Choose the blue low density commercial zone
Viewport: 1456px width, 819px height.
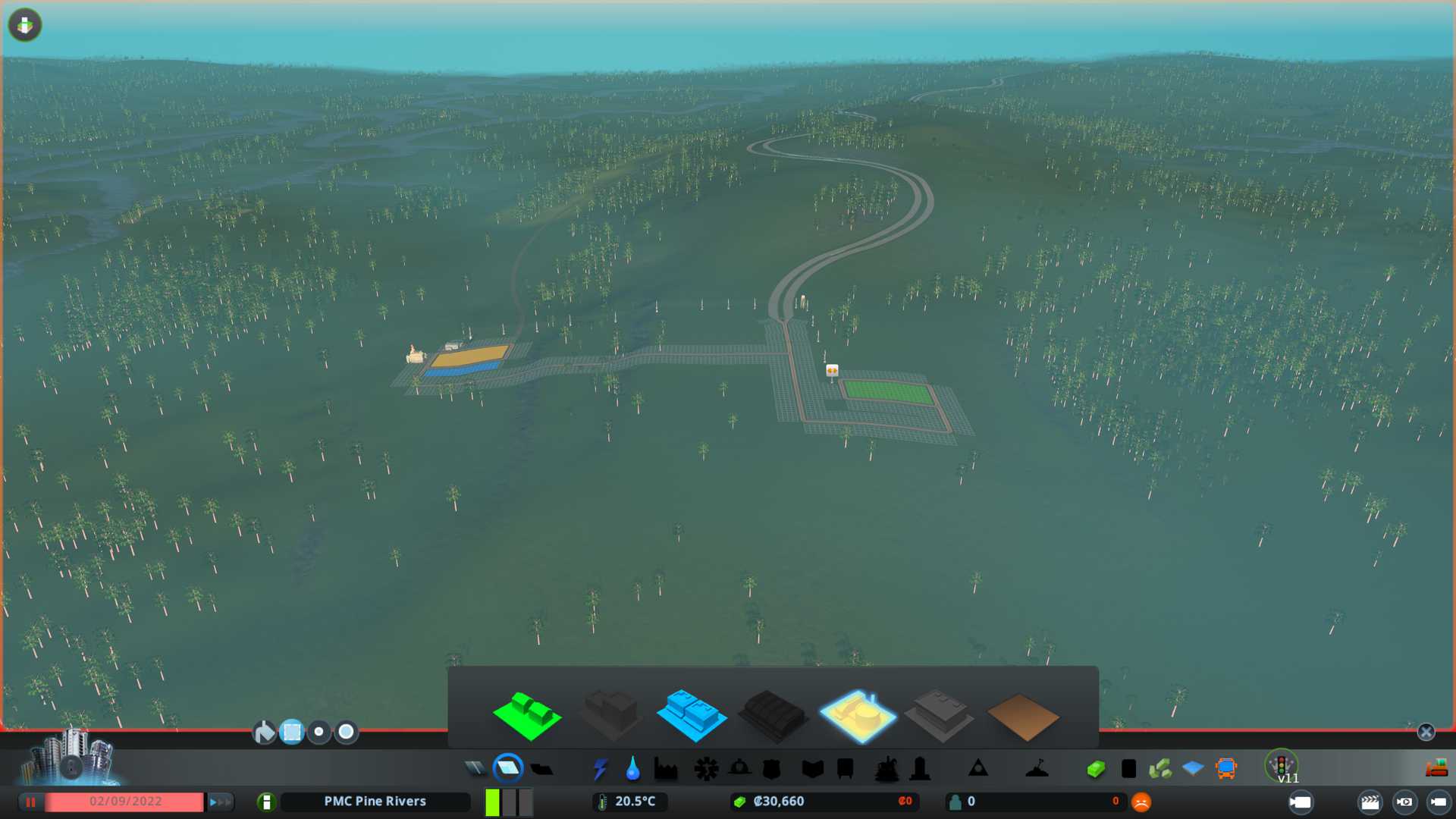tap(691, 715)
